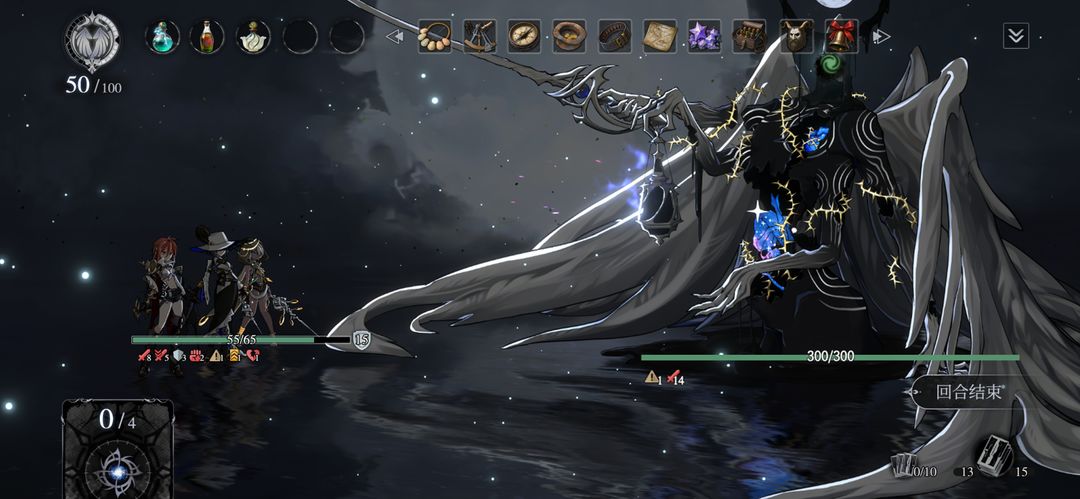
Task: Inspect the red bow bell relic
Action: click(841, 37)
